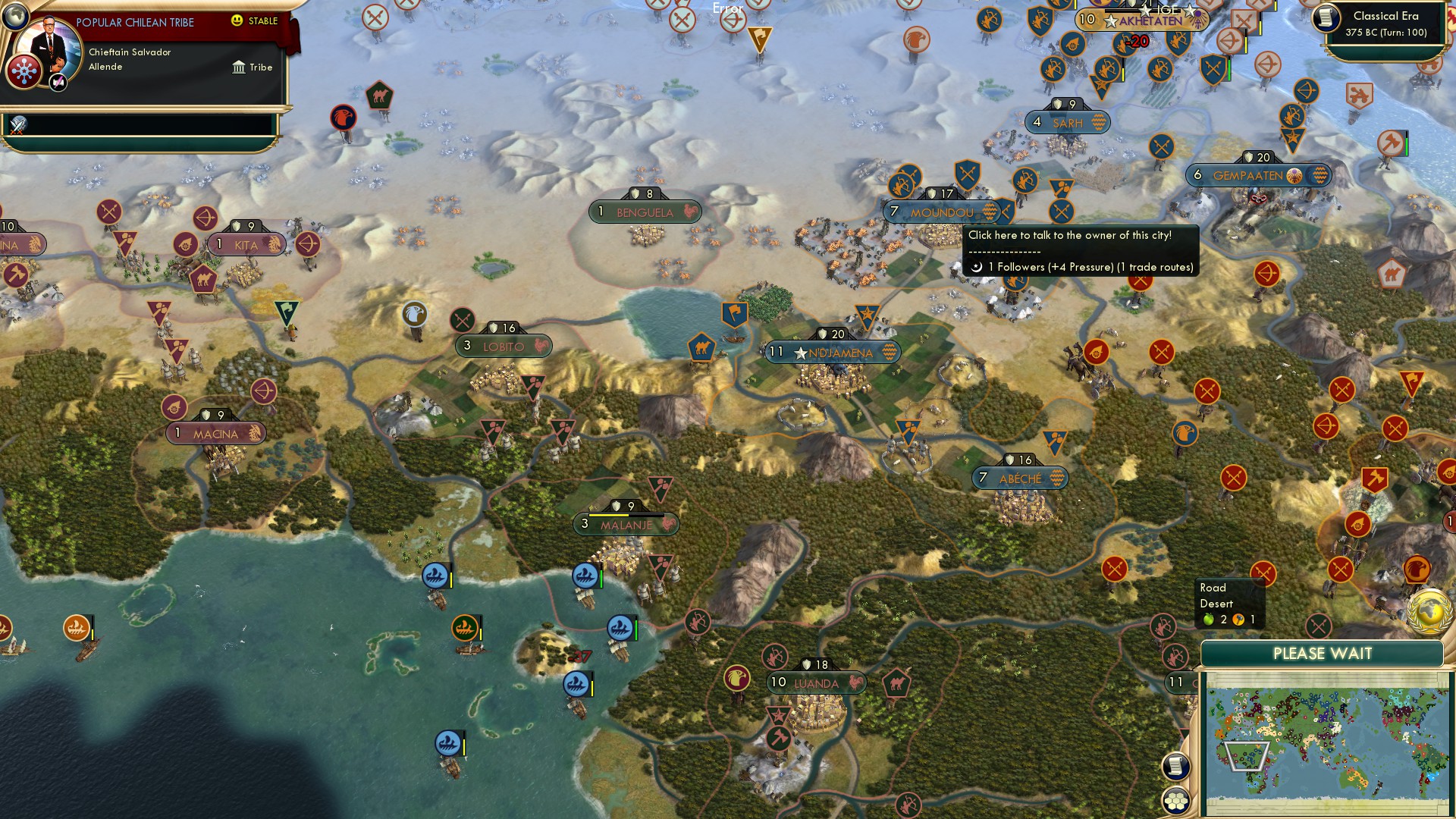The width and height of the screenshot is (1456, 819).
Task: Open the notification log scroll icon
Action: point(1175,766)
